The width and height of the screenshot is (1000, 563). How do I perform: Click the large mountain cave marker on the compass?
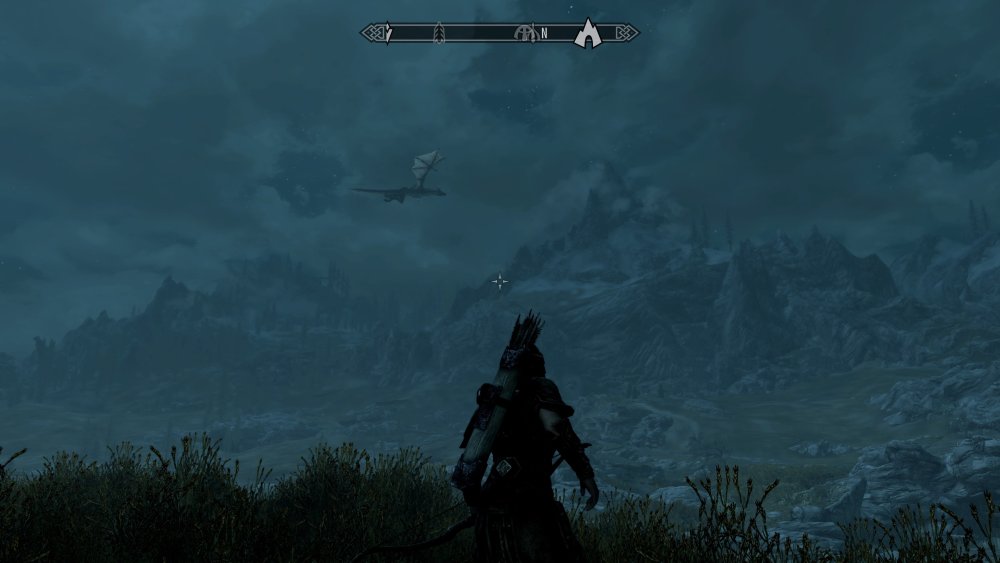tap(588, 35)
